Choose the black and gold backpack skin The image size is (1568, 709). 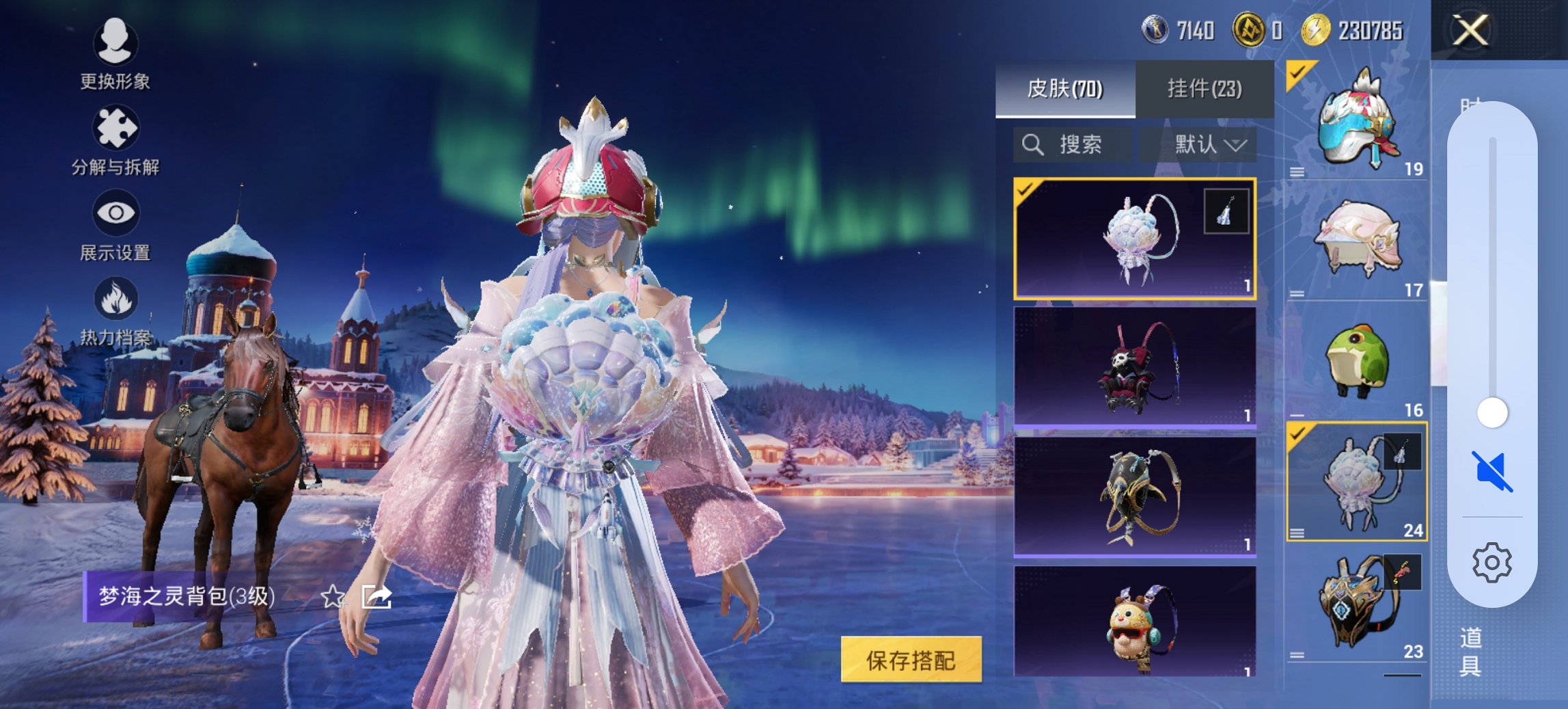1134,496
